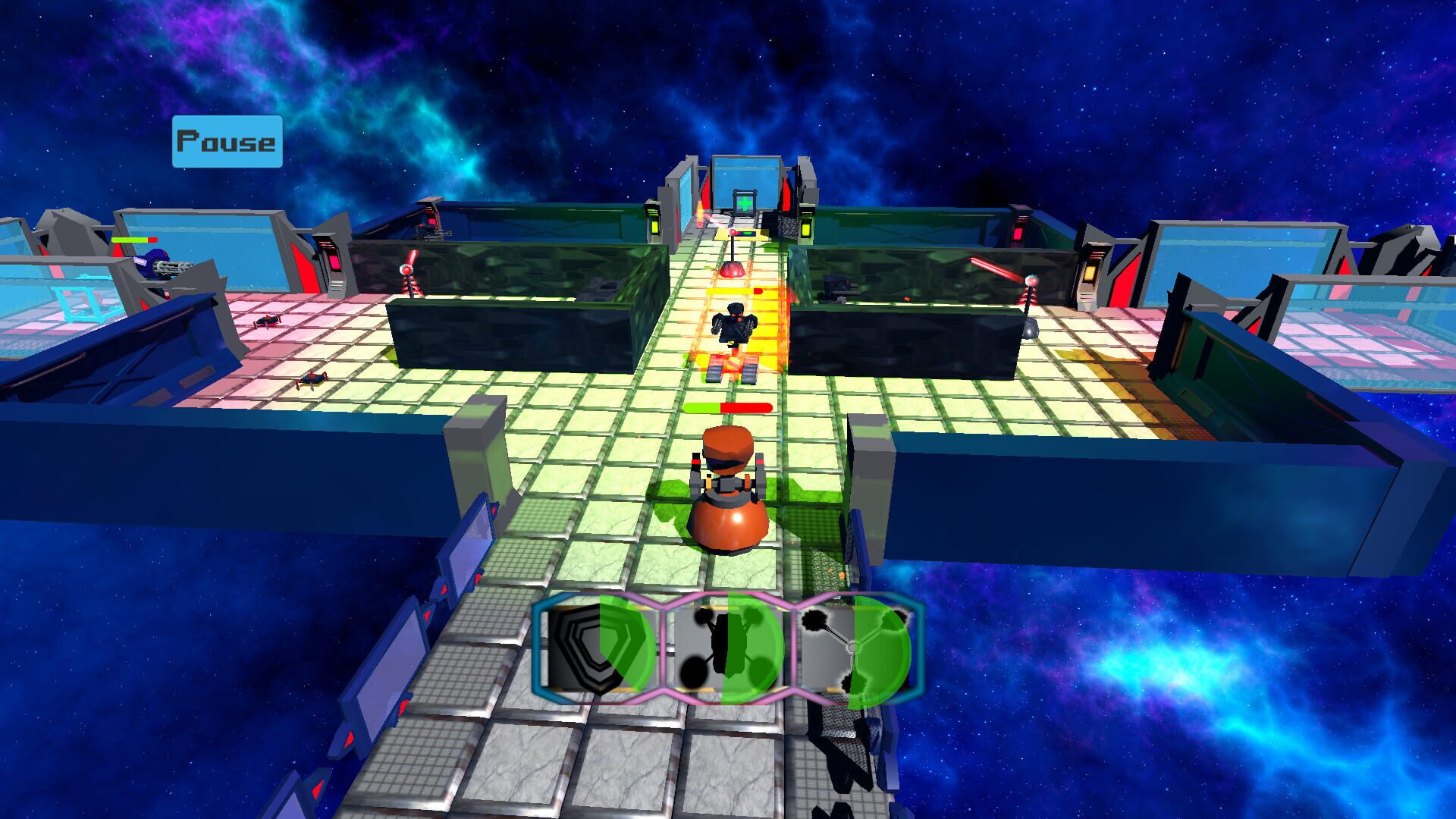Click the enemy's green health bar segment

(701, 406)
